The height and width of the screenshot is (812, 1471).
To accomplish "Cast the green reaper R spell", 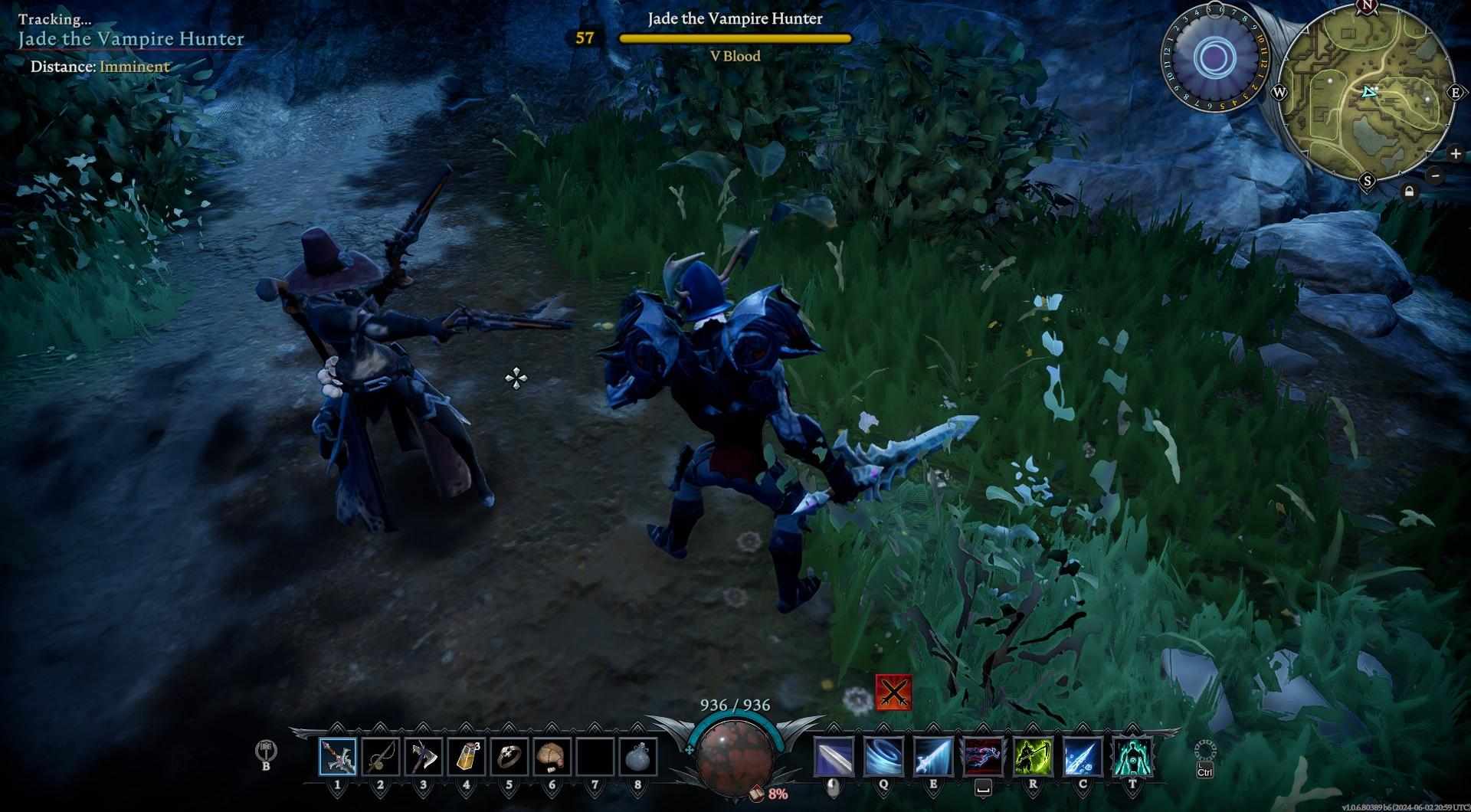I will pos(1033,757).
